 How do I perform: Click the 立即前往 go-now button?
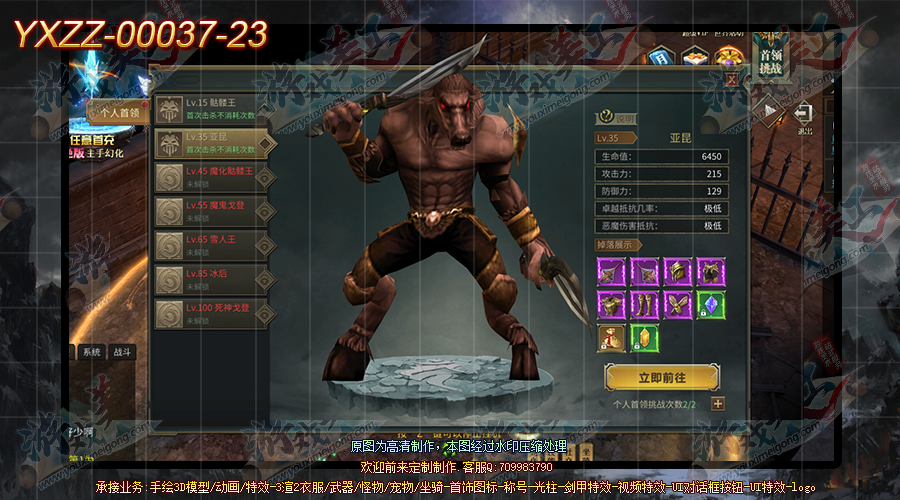pos(661,377)
